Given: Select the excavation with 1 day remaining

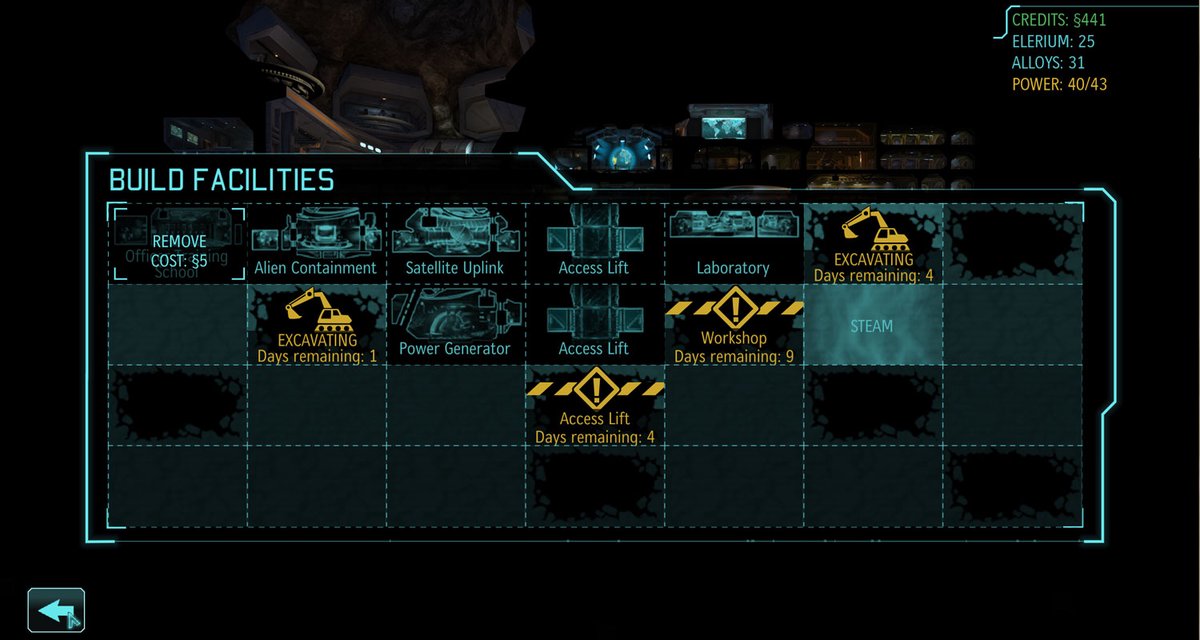Looking at the screenshot, I should (x=316, y=325).
